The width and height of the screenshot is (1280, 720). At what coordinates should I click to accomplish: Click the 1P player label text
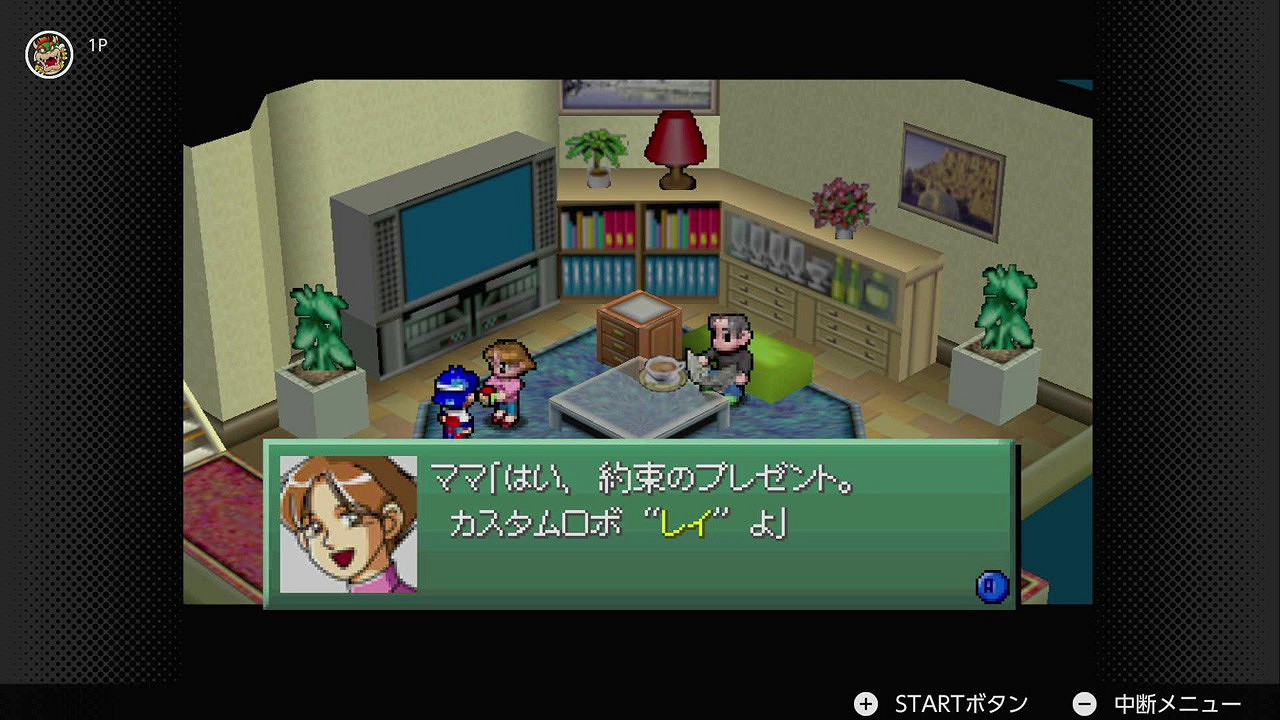pyautogui.click(x=100, y=45)
